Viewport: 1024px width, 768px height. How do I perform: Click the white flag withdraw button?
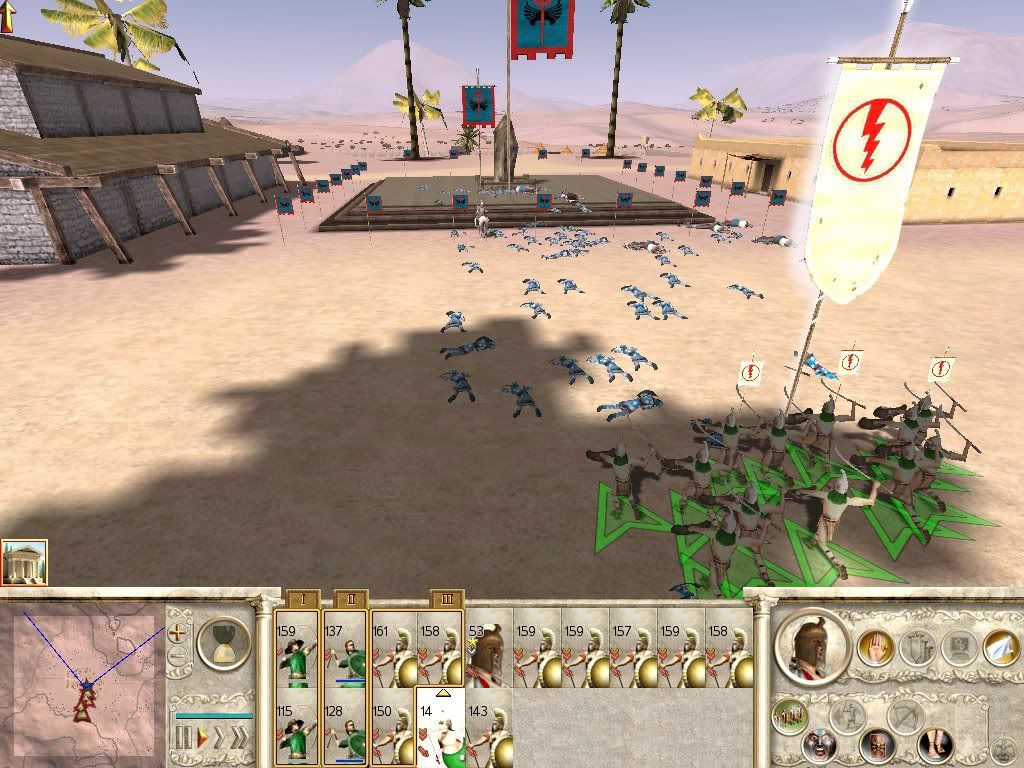click(x=1001, y=647)
